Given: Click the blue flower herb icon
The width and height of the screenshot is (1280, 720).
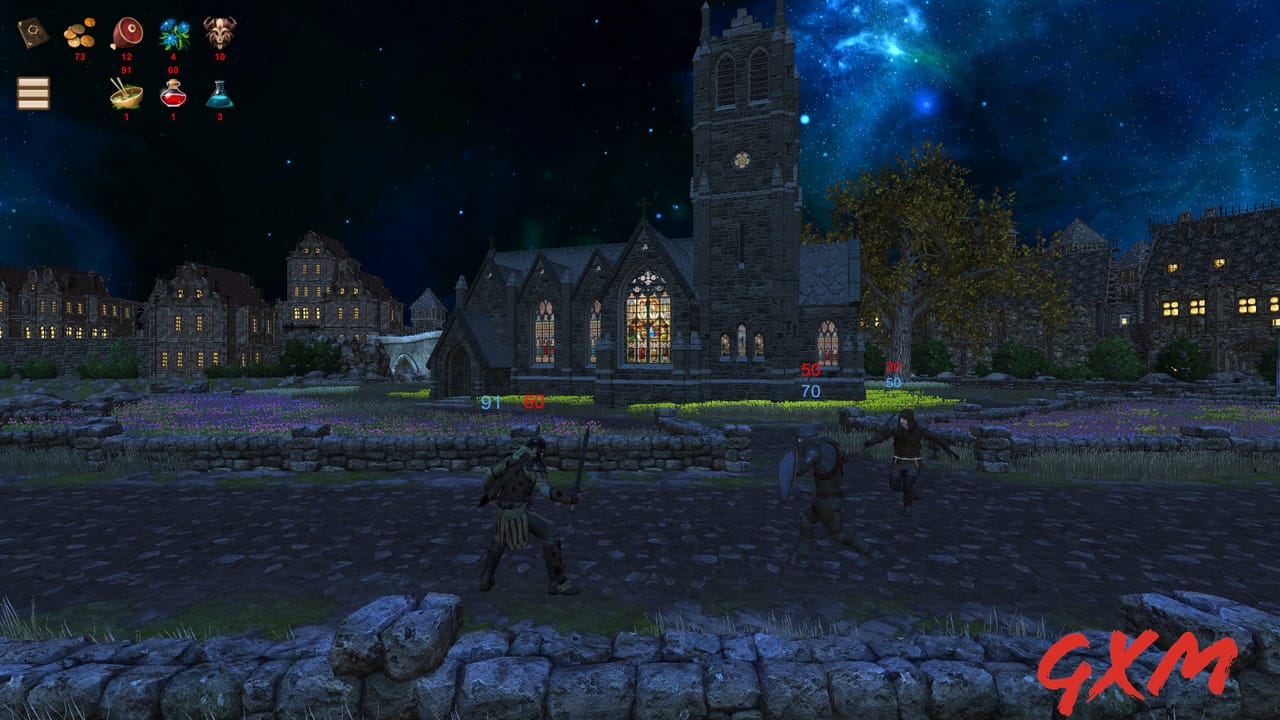Looking at the screenshot, I should [x=172, y=35].
